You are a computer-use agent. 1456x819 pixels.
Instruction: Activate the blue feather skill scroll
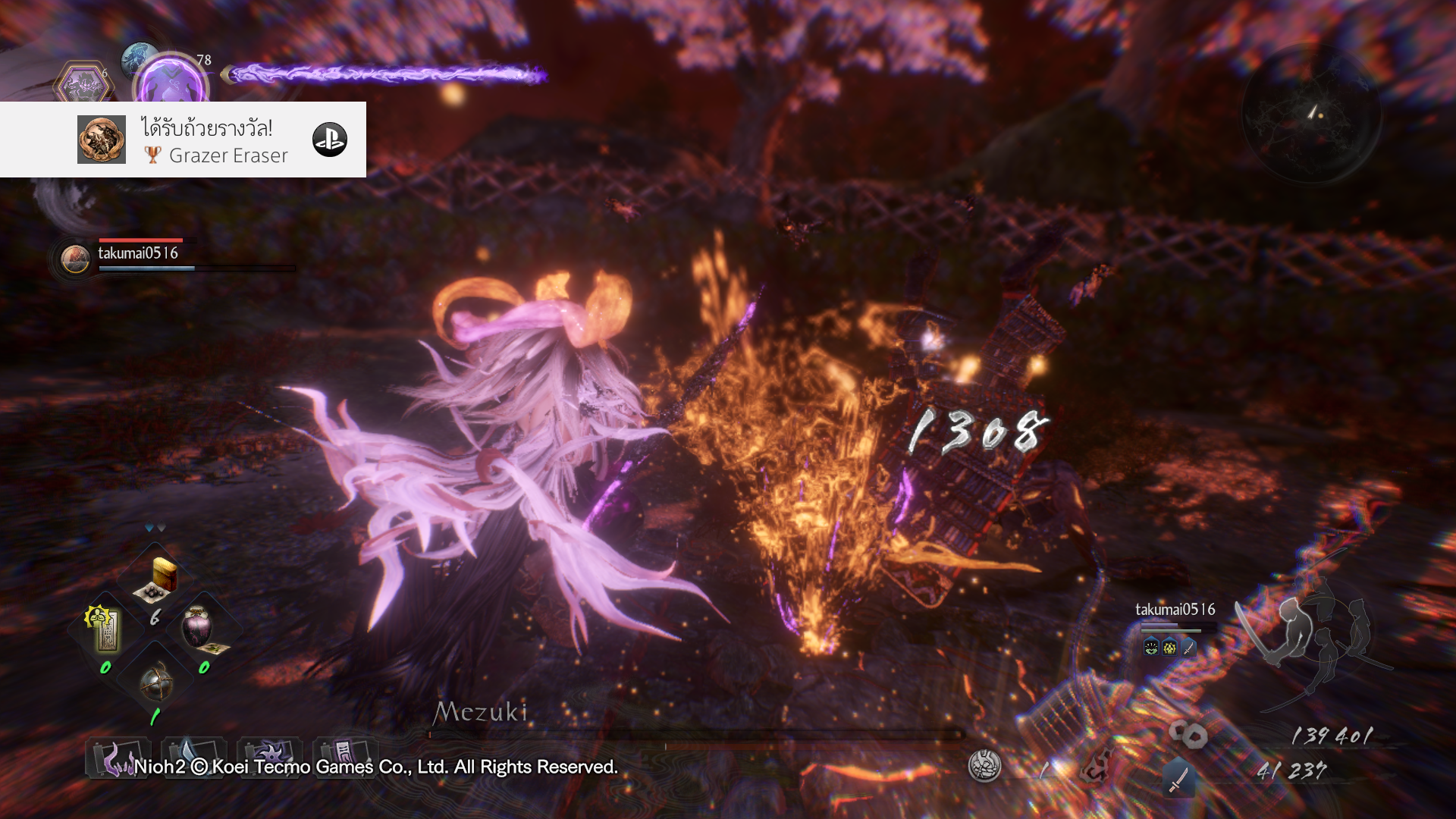point(193,756)
